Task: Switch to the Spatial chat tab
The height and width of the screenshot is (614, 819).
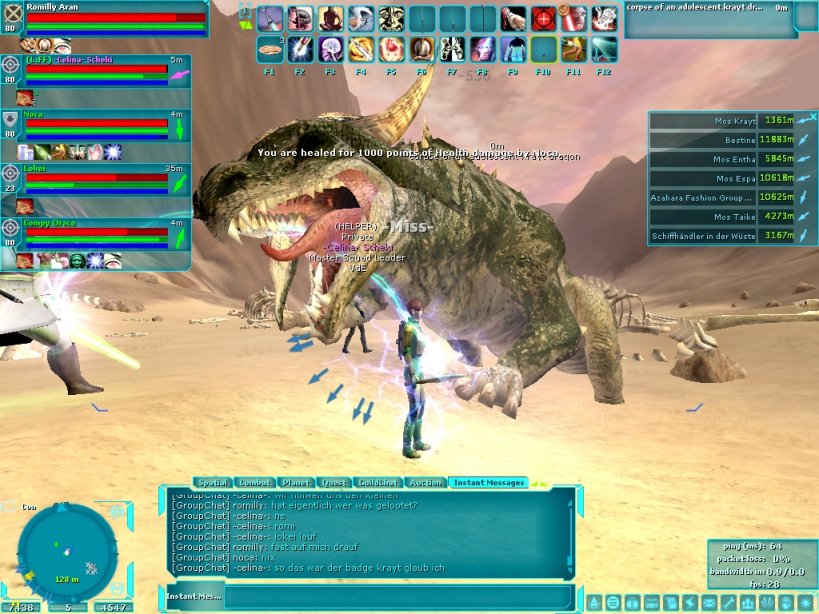Action: (213, 482)
